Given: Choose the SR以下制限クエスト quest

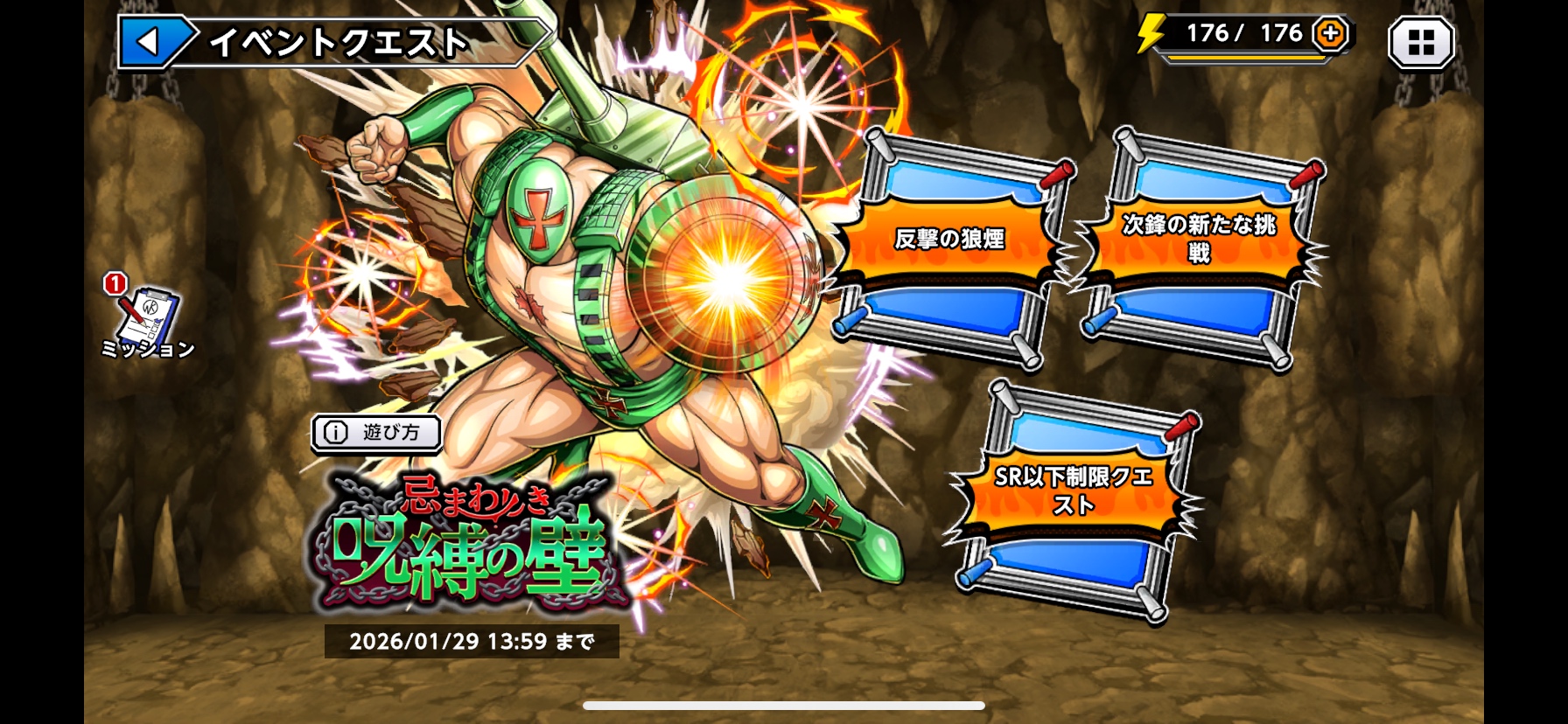Looking at the screenshot, I should (1074, 491).
